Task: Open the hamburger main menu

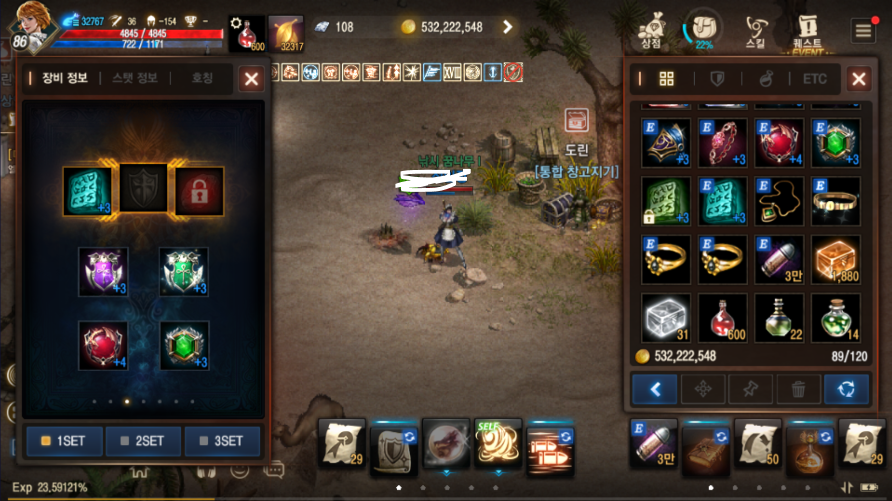Action: tap(863, 30)
